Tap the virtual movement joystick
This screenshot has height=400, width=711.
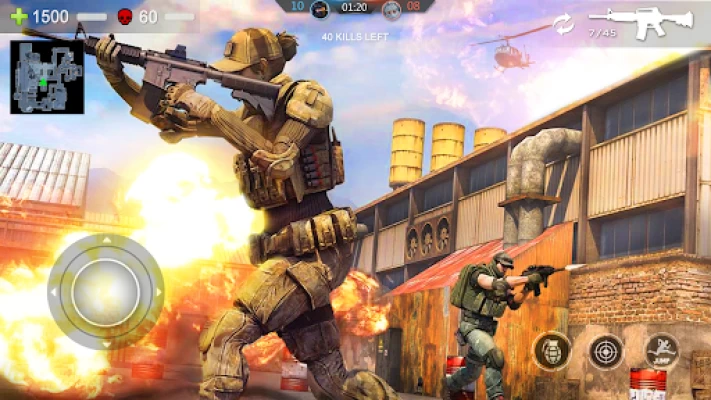click(x=105, y=291)
